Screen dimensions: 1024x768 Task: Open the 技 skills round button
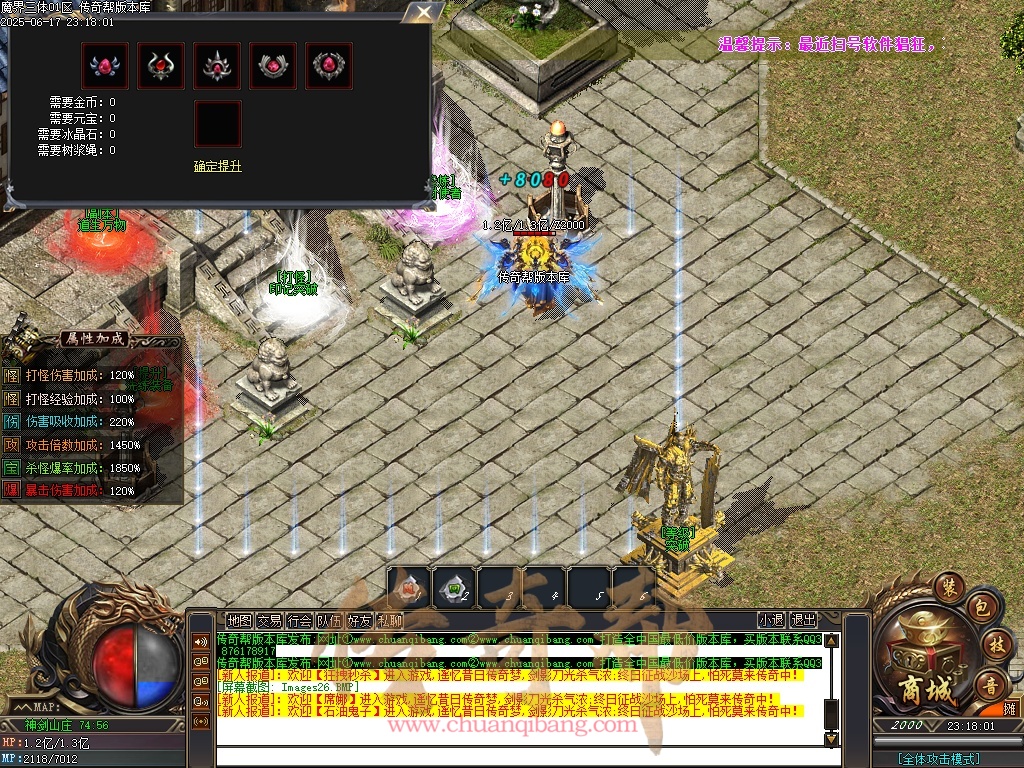point(996,642)
